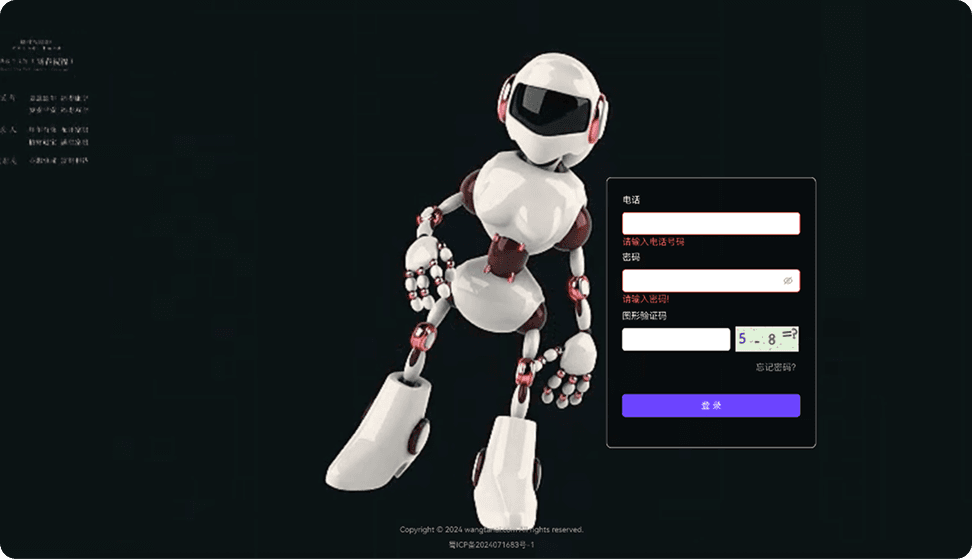
Task: Select the captcha (图形验证码) answer field
Action: coord(676,339)
